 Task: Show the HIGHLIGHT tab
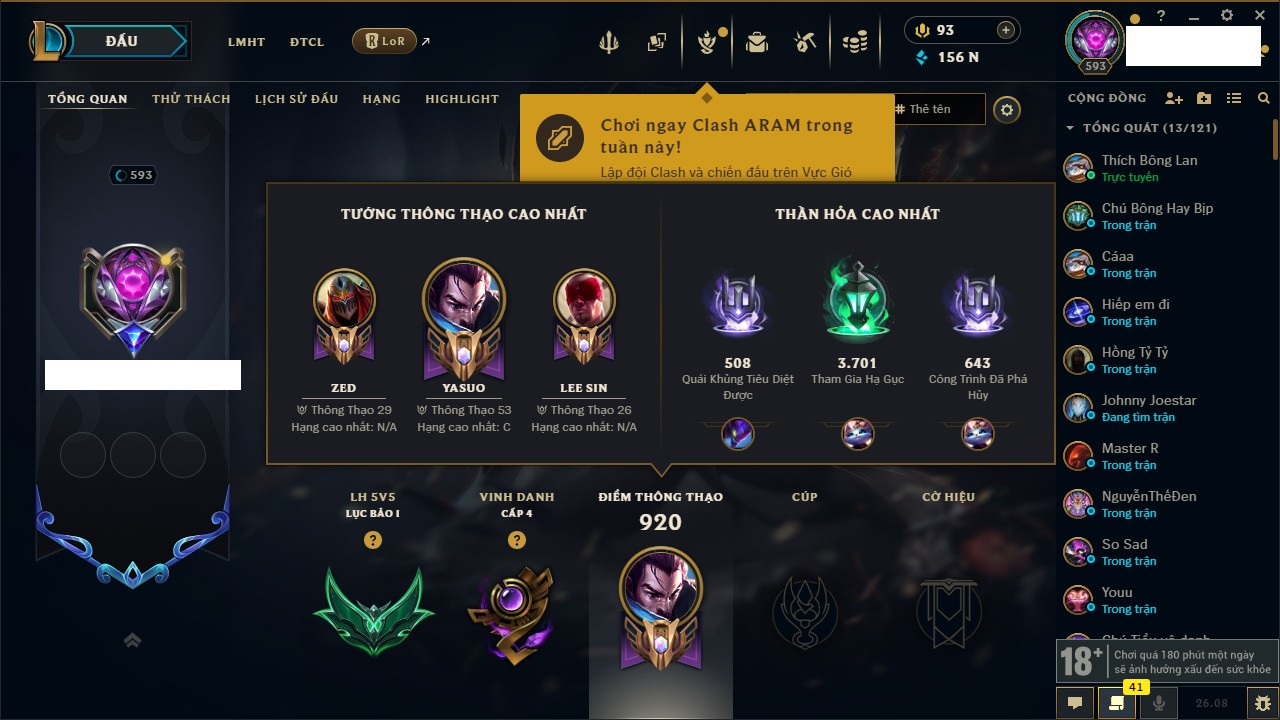coord(461,99)
